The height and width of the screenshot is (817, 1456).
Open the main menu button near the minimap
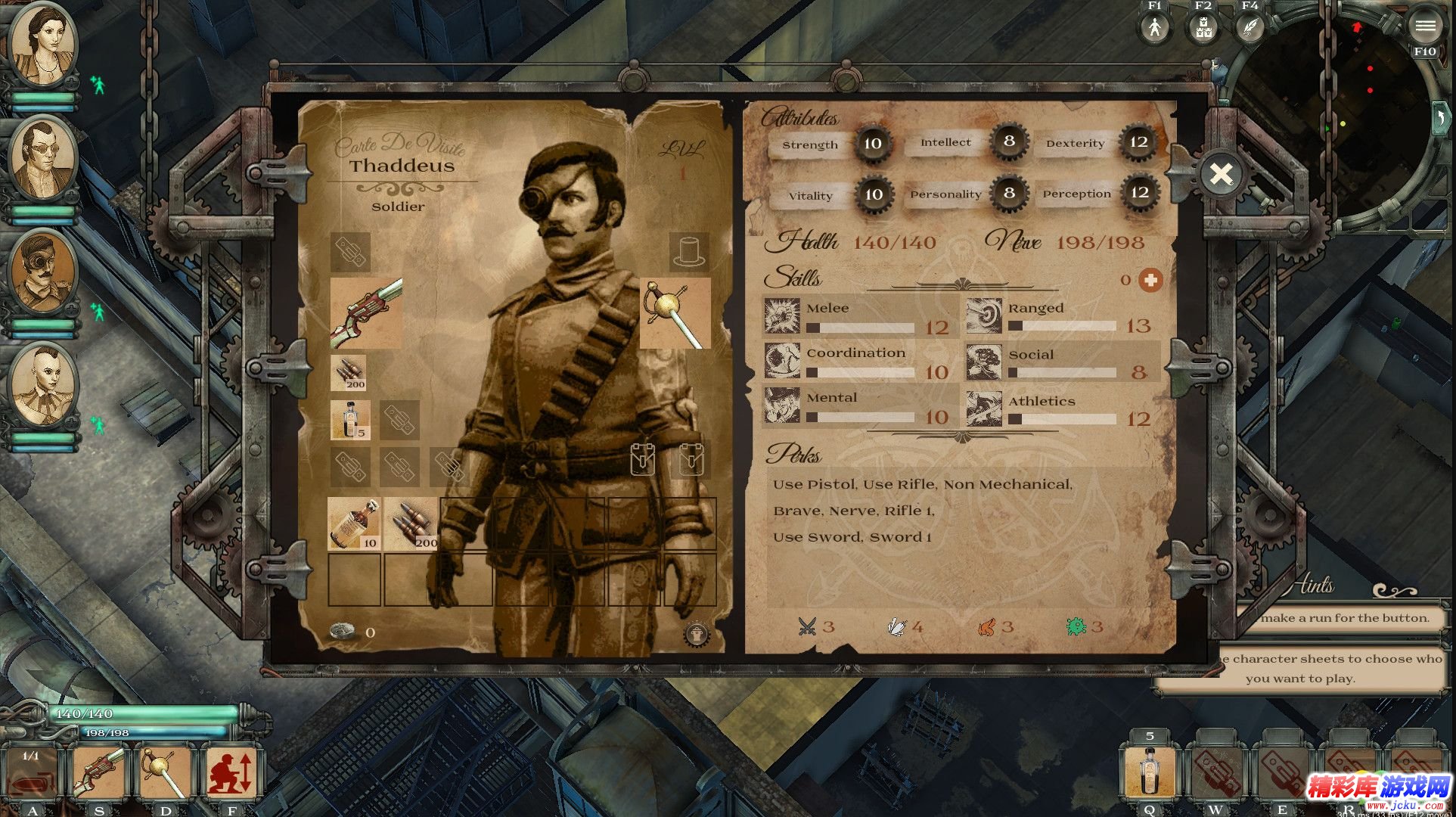coord(1424,26)
